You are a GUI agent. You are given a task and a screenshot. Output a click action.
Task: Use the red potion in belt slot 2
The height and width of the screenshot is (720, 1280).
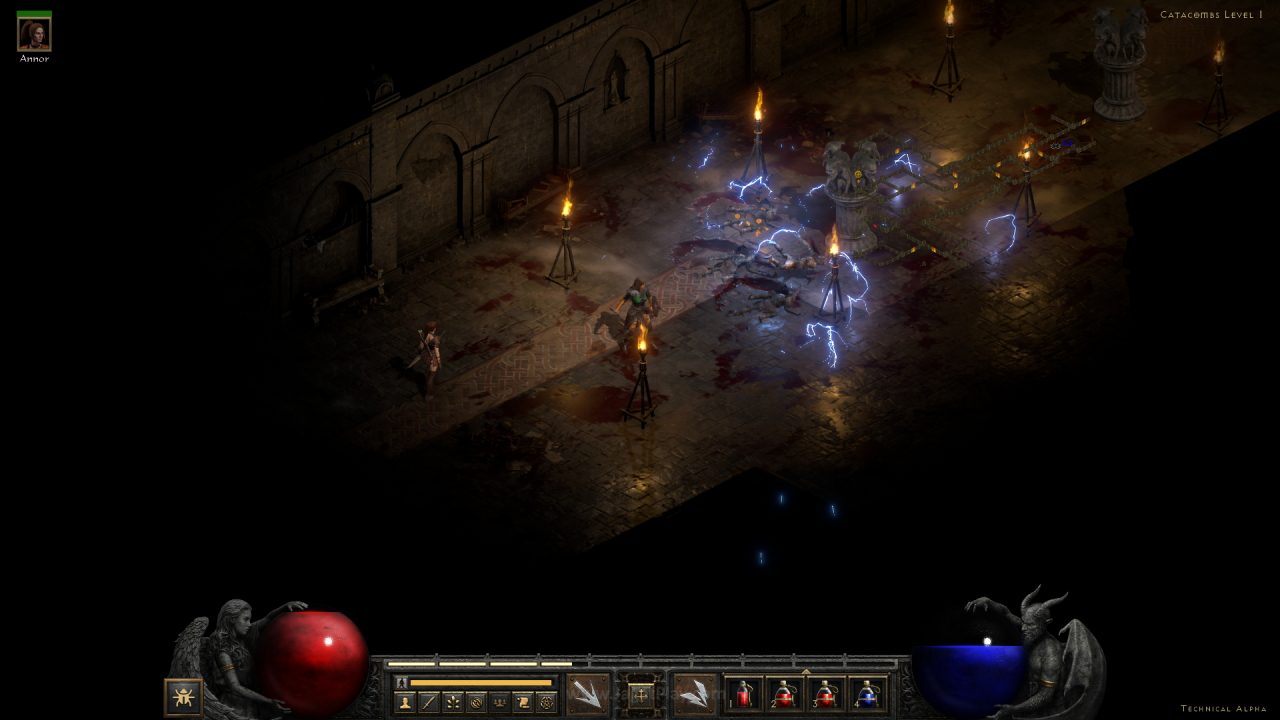tap(785, 694)
